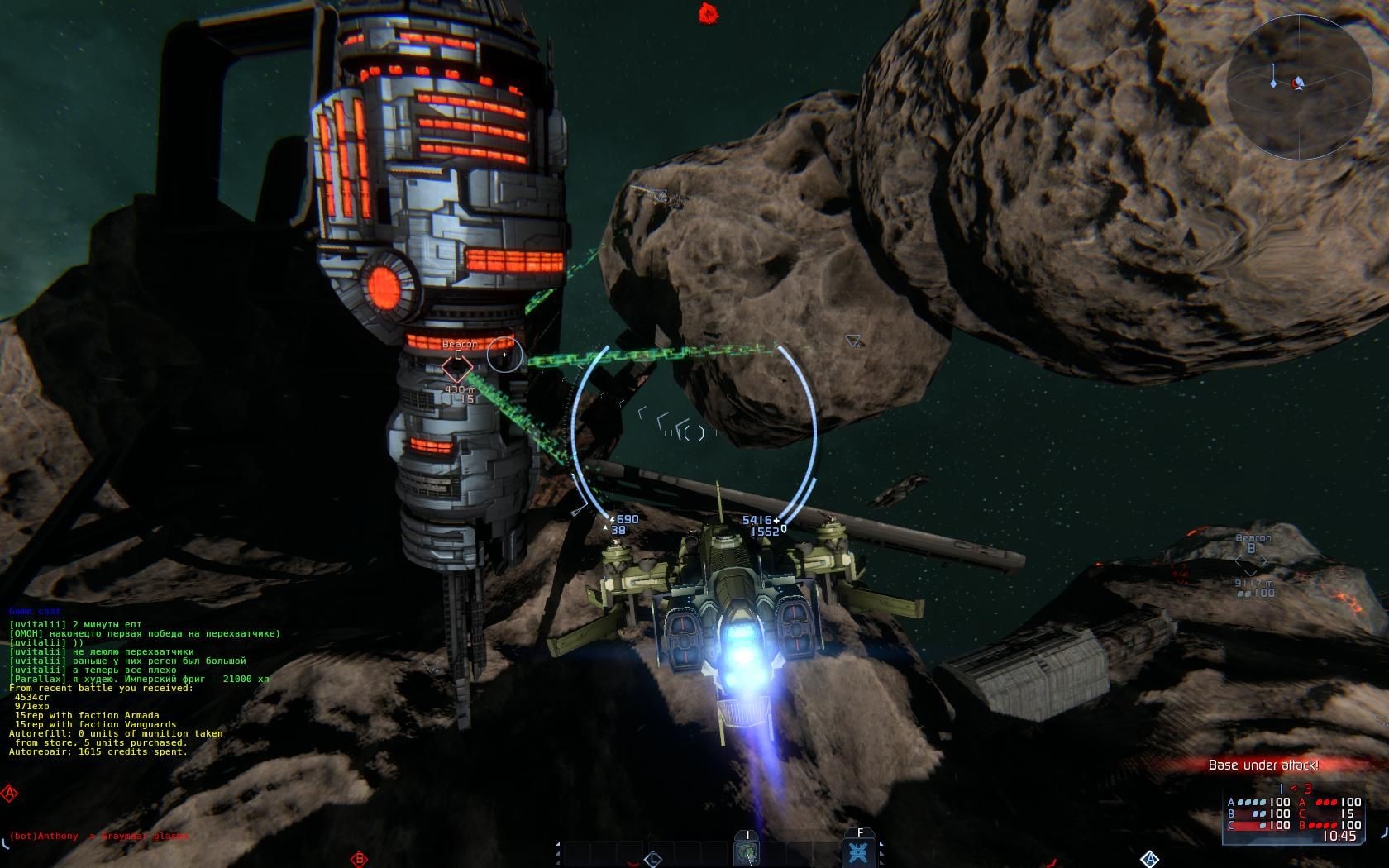Select the red off-screen beacon B indicator
This screenshot has width=1389, height=868.
(359, 859)
